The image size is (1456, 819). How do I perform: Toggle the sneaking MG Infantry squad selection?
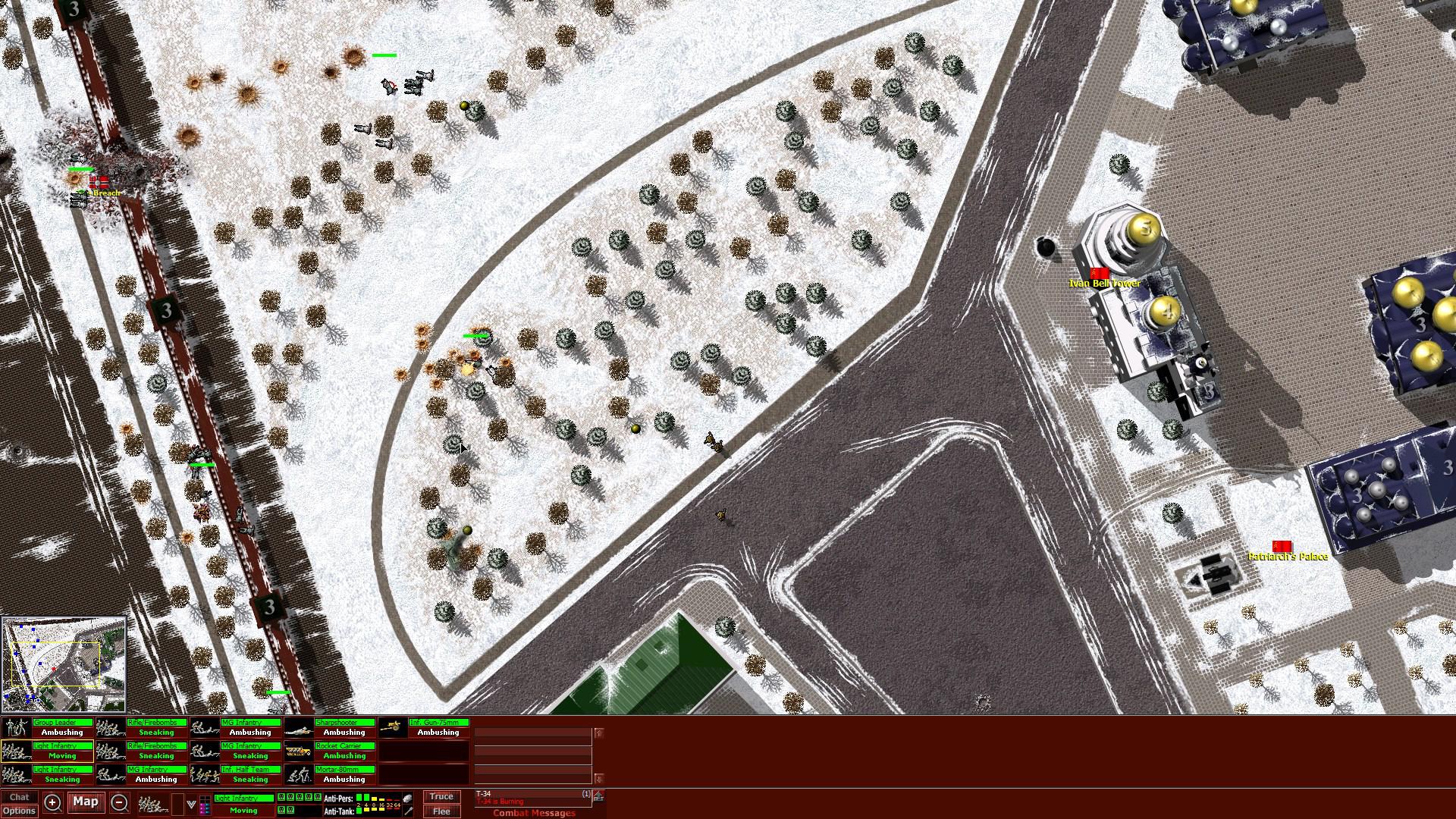pyautogui.click(x=205, y=751)
